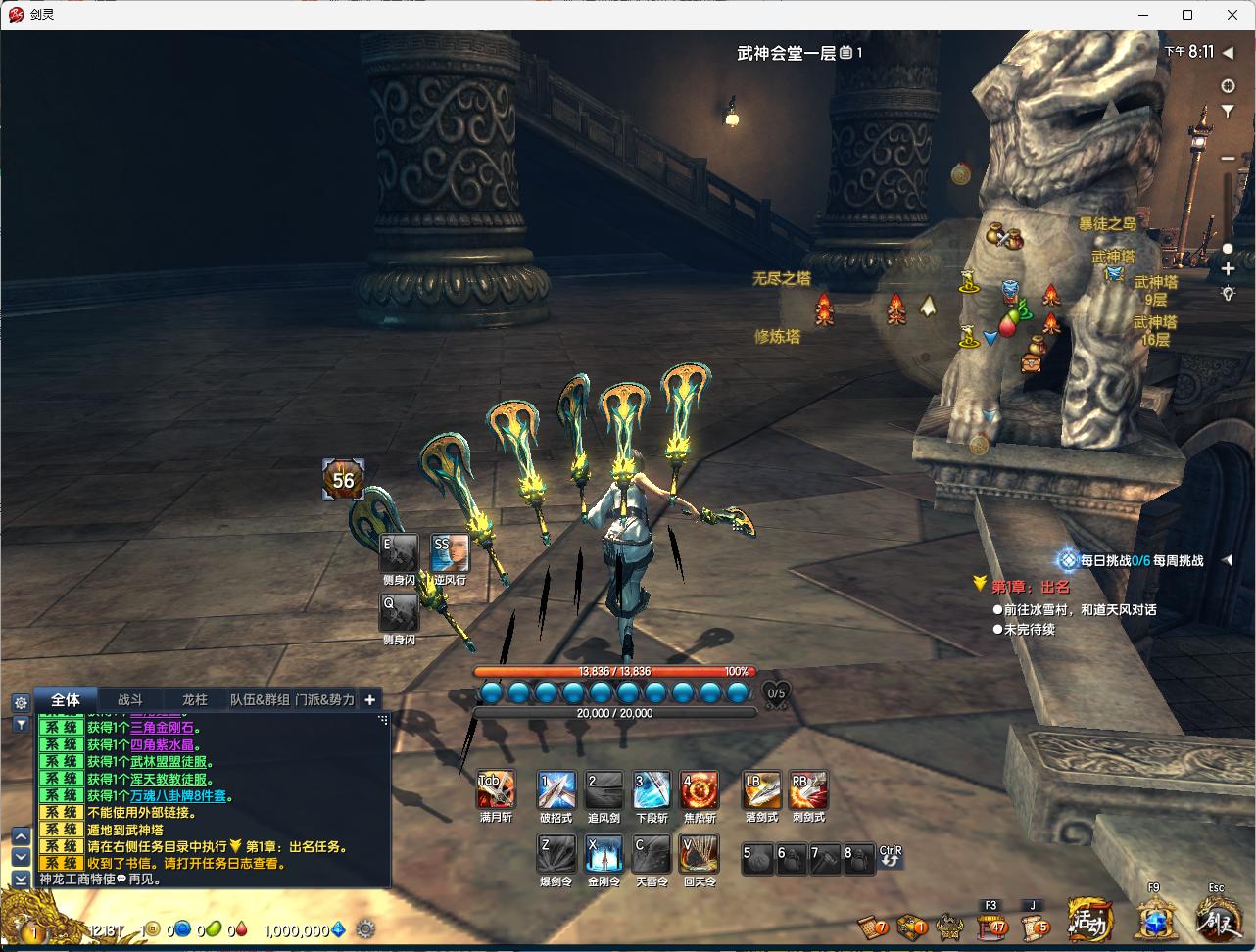The image size is (1256, 952).
Task: Open the 龙柱 chat tab
Action: (x=195, y=699)
